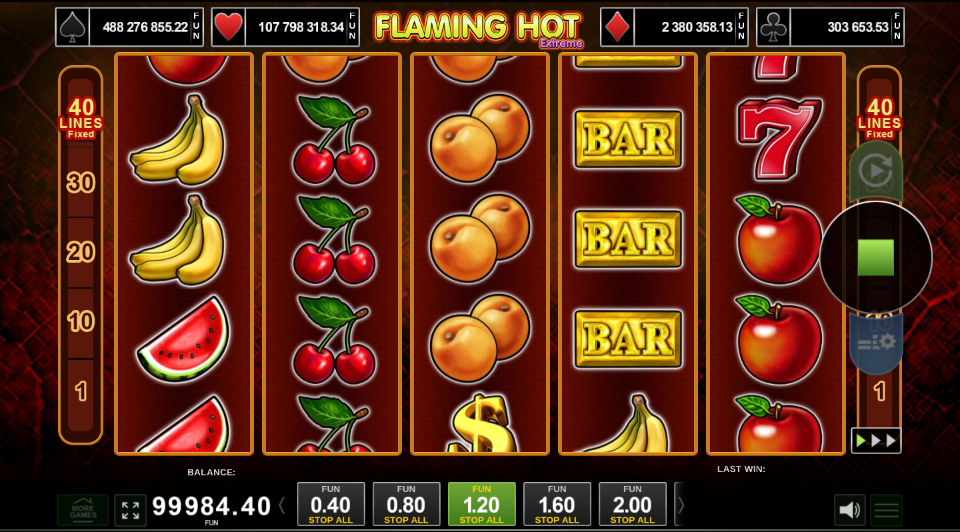
Task: Toggle the turbo speed triple-arrow control
Action: pos(875,440)
